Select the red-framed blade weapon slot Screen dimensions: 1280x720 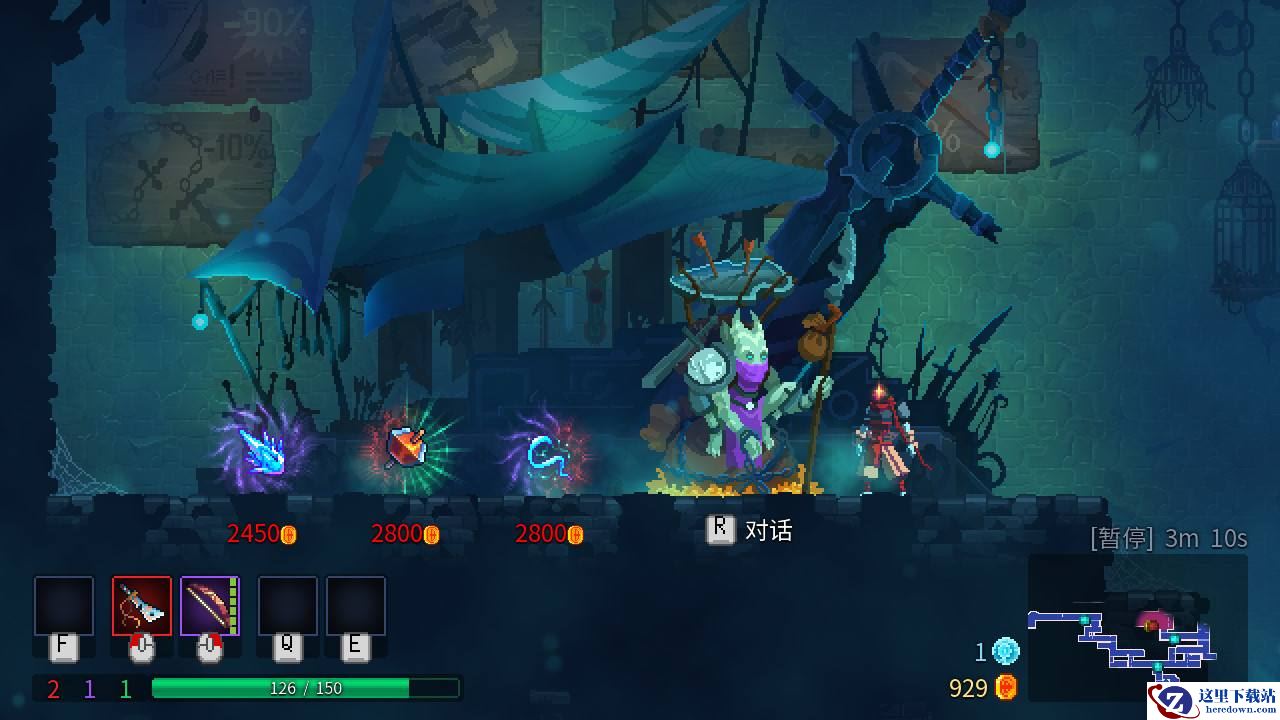point(141,606)
